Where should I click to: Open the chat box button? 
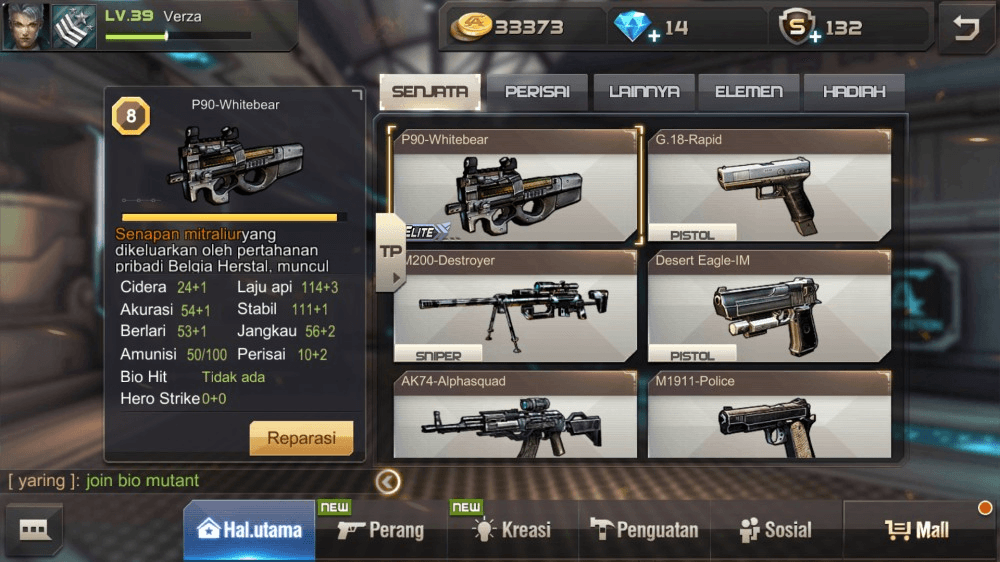[x=34, y=529]
